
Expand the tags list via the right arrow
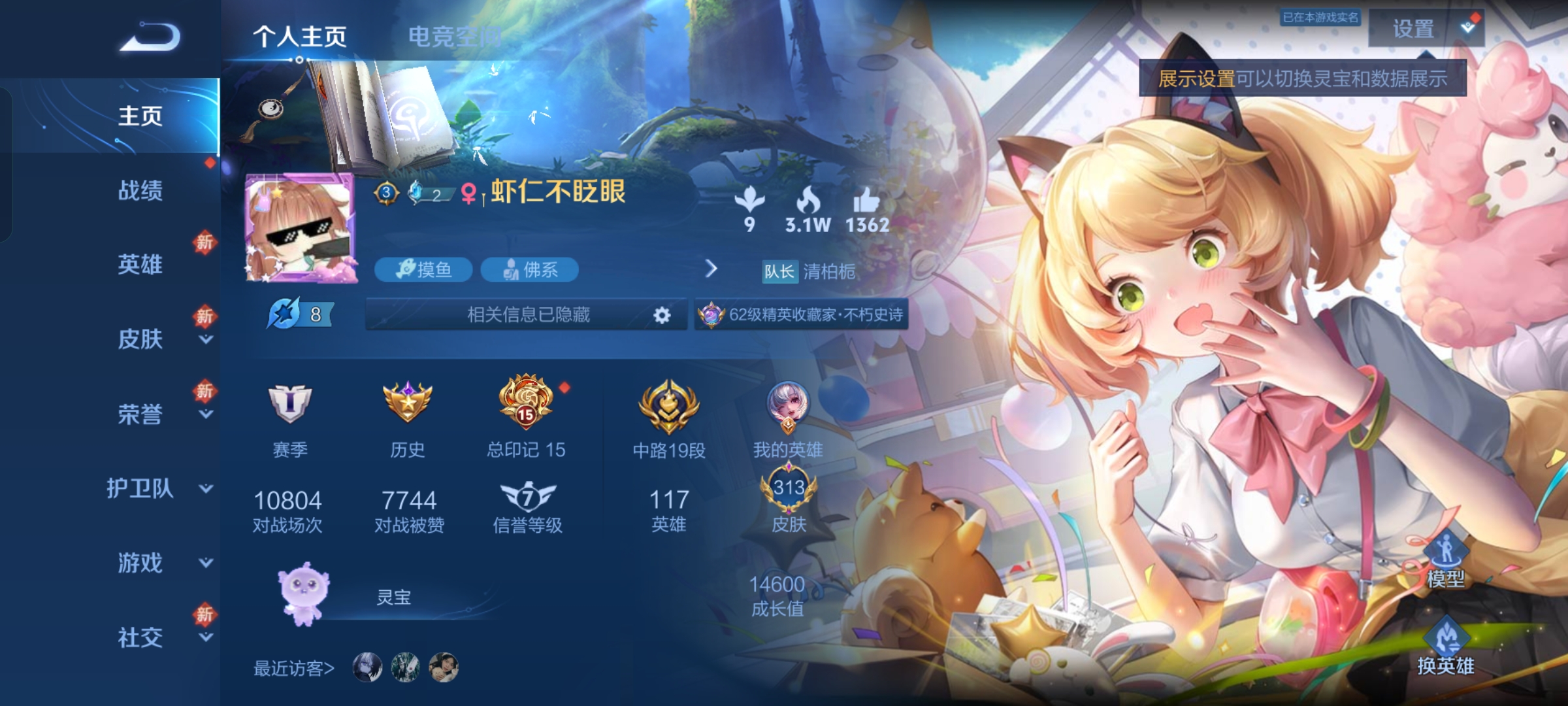click(x=711, y=269)
